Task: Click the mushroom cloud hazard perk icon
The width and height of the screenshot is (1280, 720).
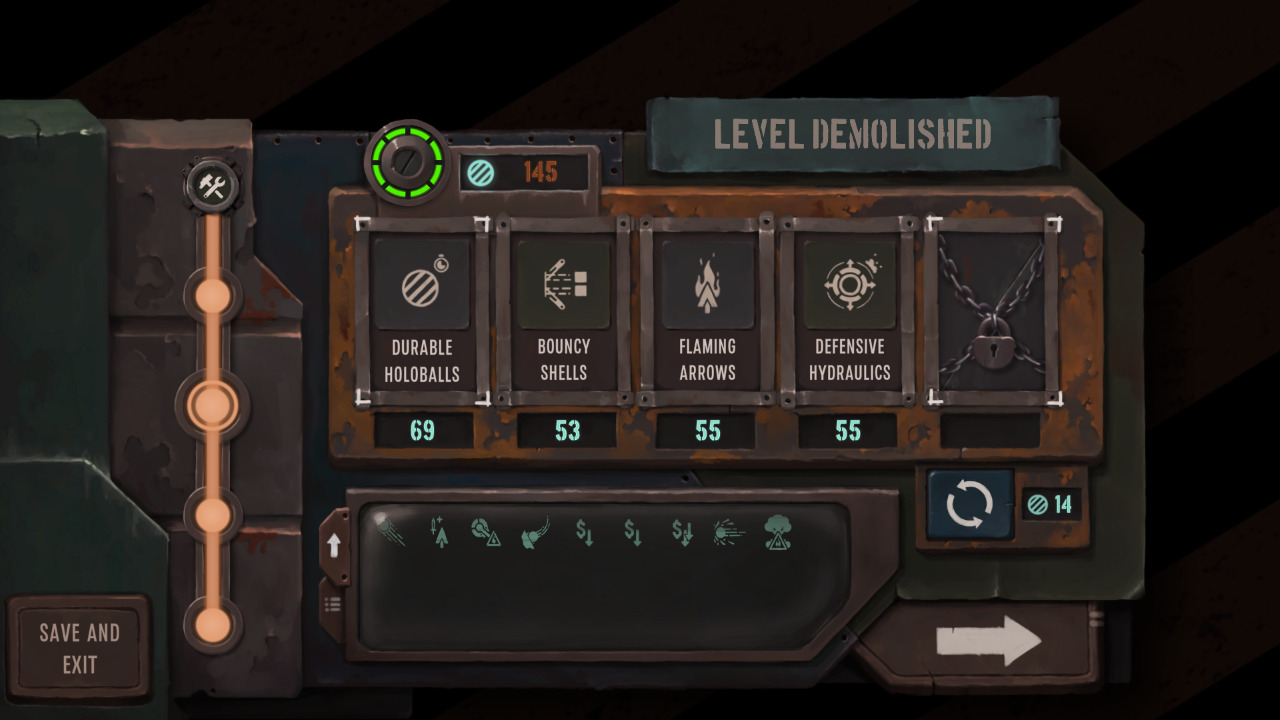Action: pos(778,532)
